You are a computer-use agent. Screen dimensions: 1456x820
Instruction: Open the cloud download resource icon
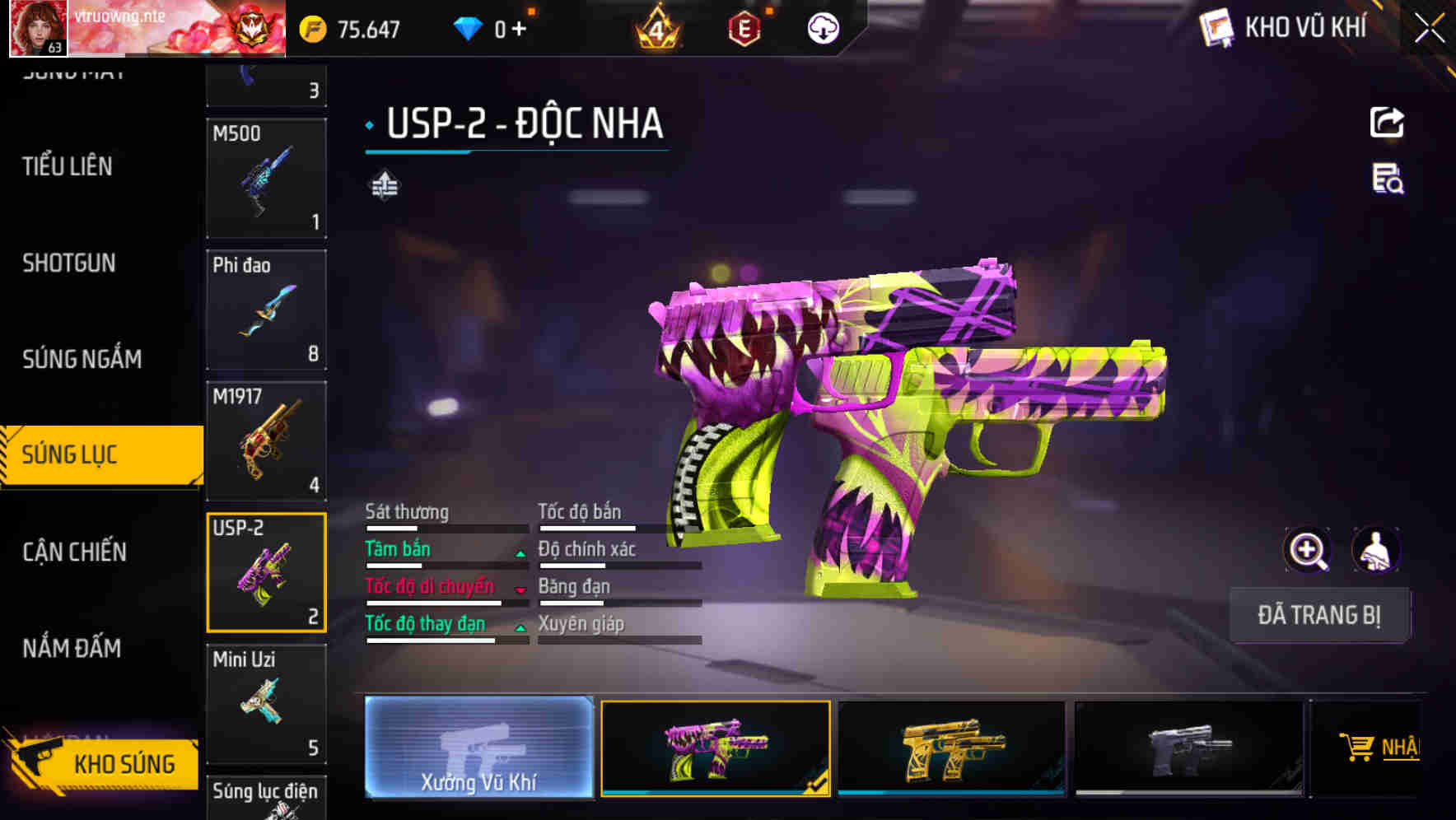pyautogui.click(x=822, y=28)
